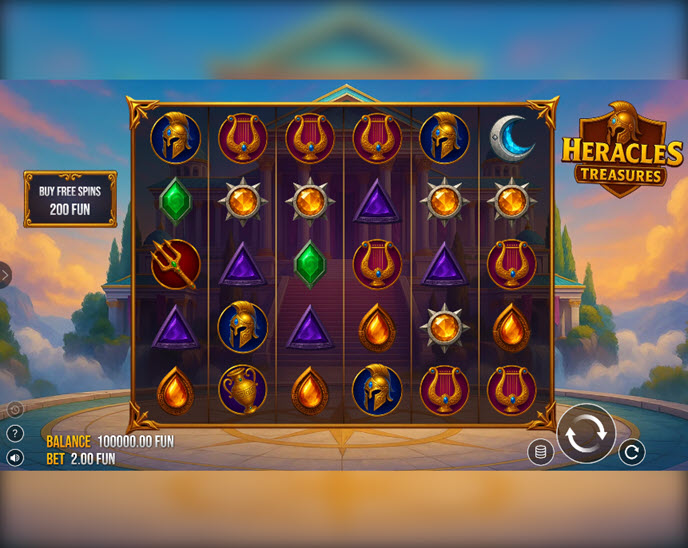
Task: Open the history clock icon
Action: click(15, 410)
